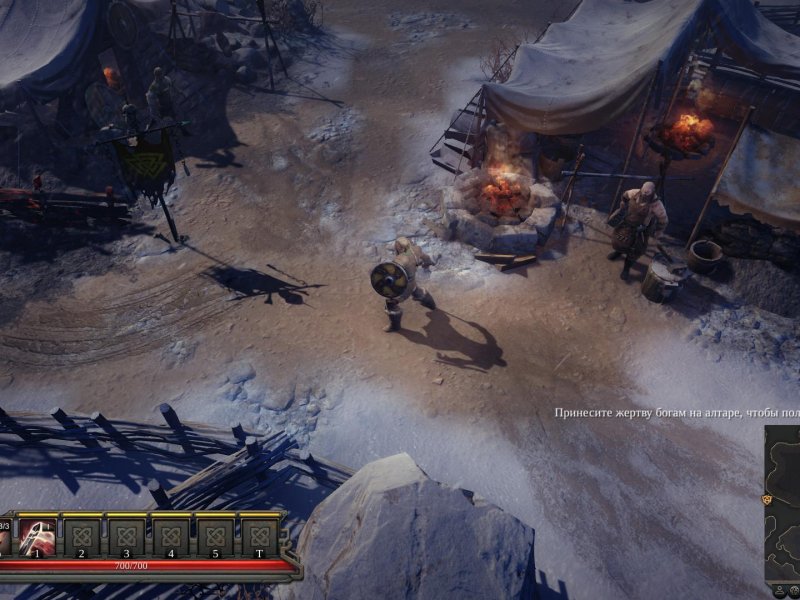Click the altar sacrifice quest objective text
800x600 pixels.
coord(677,412)
